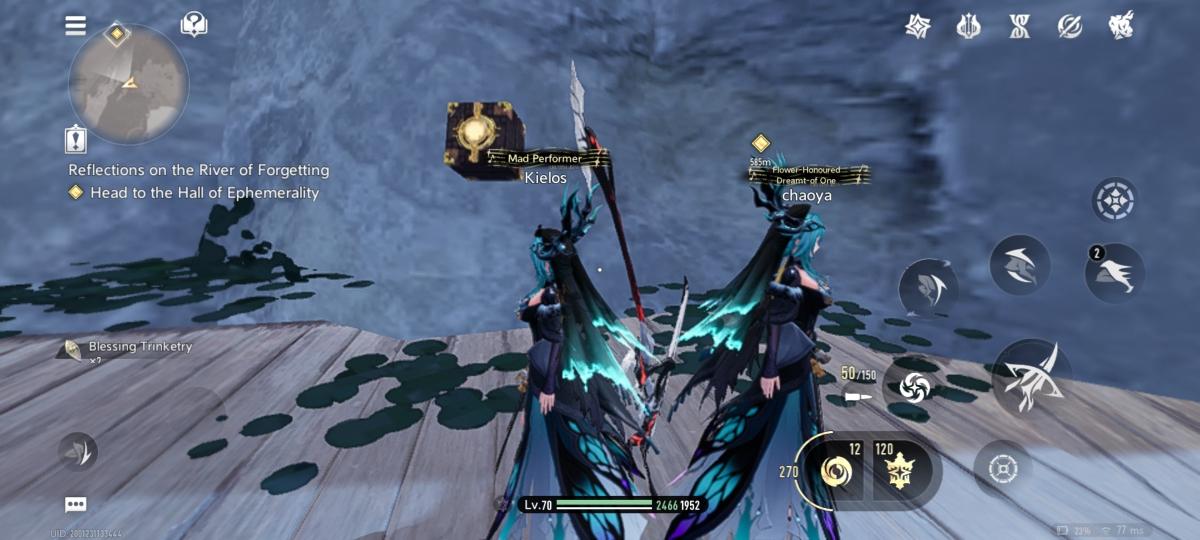Viewport: 1200px width, 540px height.
Task: Tap the wing icon above the chat button
Action: [78, 452]
